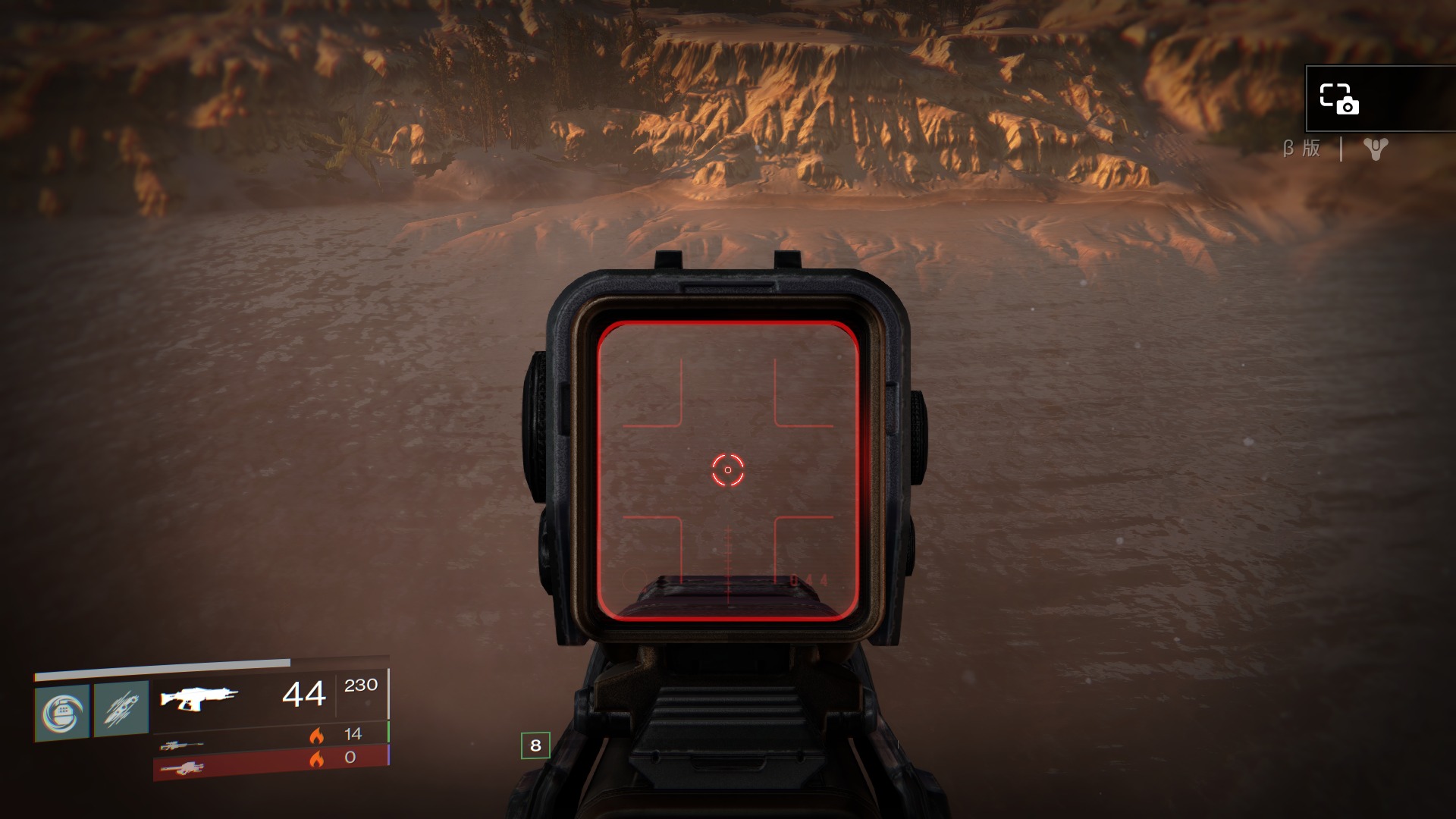Image resolution: width=1456 pixels, height=819 pixels.
Task: Click the Destiny tricorn logo
Action: (x=1375, y=149)
